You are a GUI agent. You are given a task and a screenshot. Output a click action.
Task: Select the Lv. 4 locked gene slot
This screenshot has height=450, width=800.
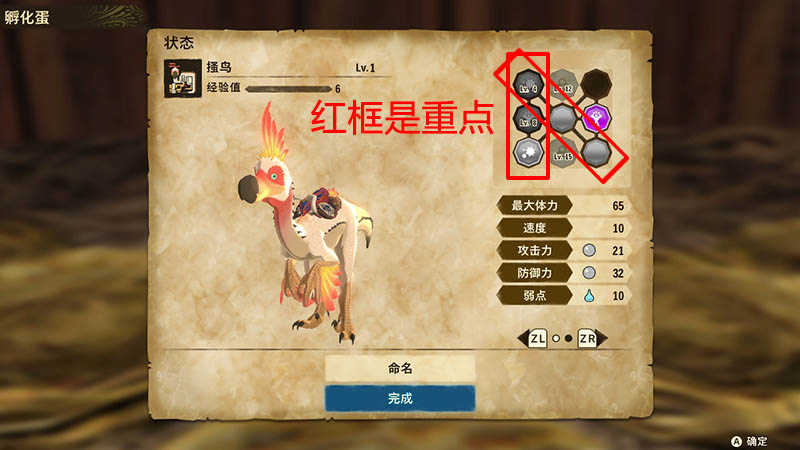point(529,85)
